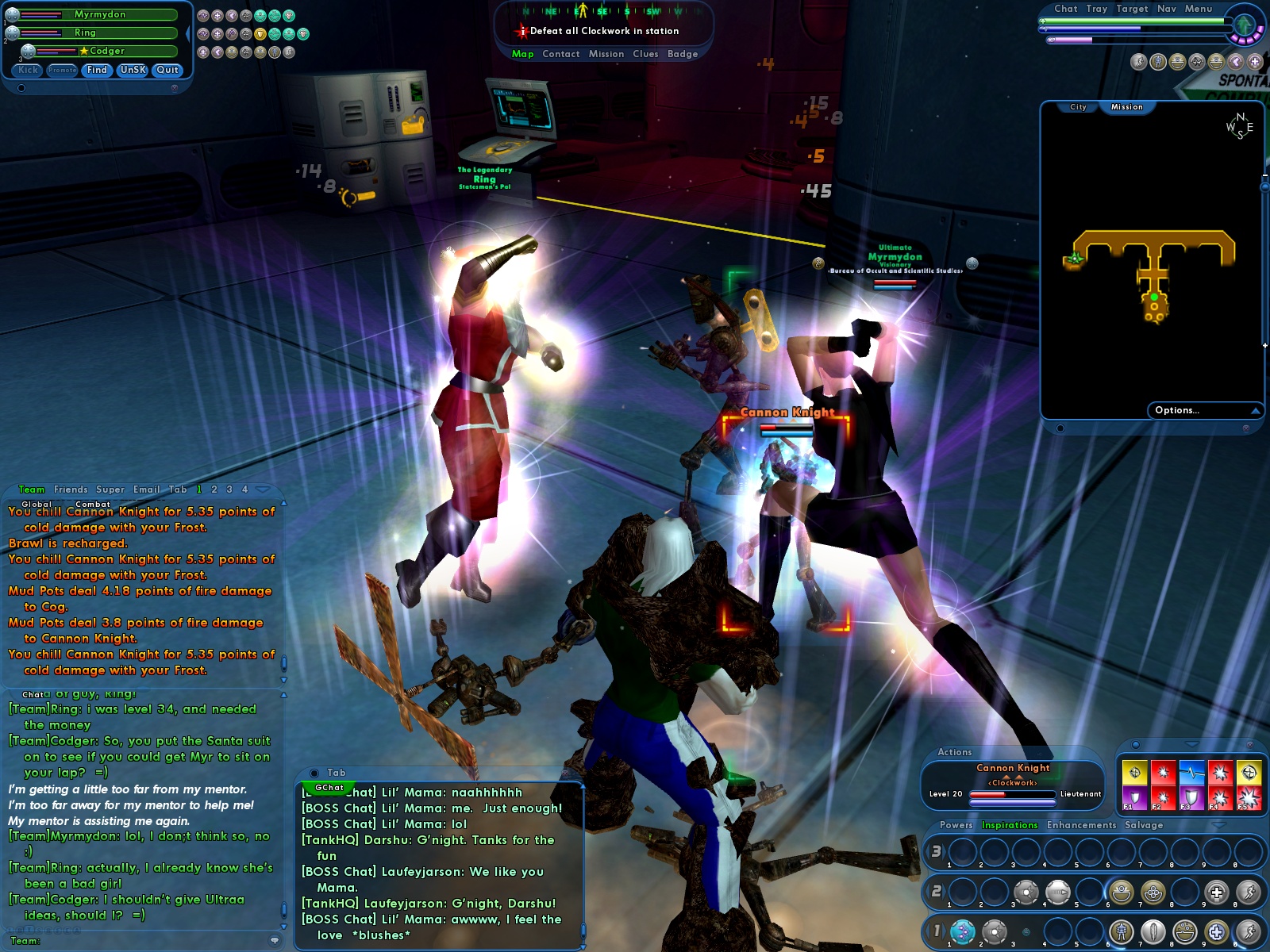Open the Contact list in the nav bar
The width and height of the screenshot is (1270, 952).
(560, 54)
